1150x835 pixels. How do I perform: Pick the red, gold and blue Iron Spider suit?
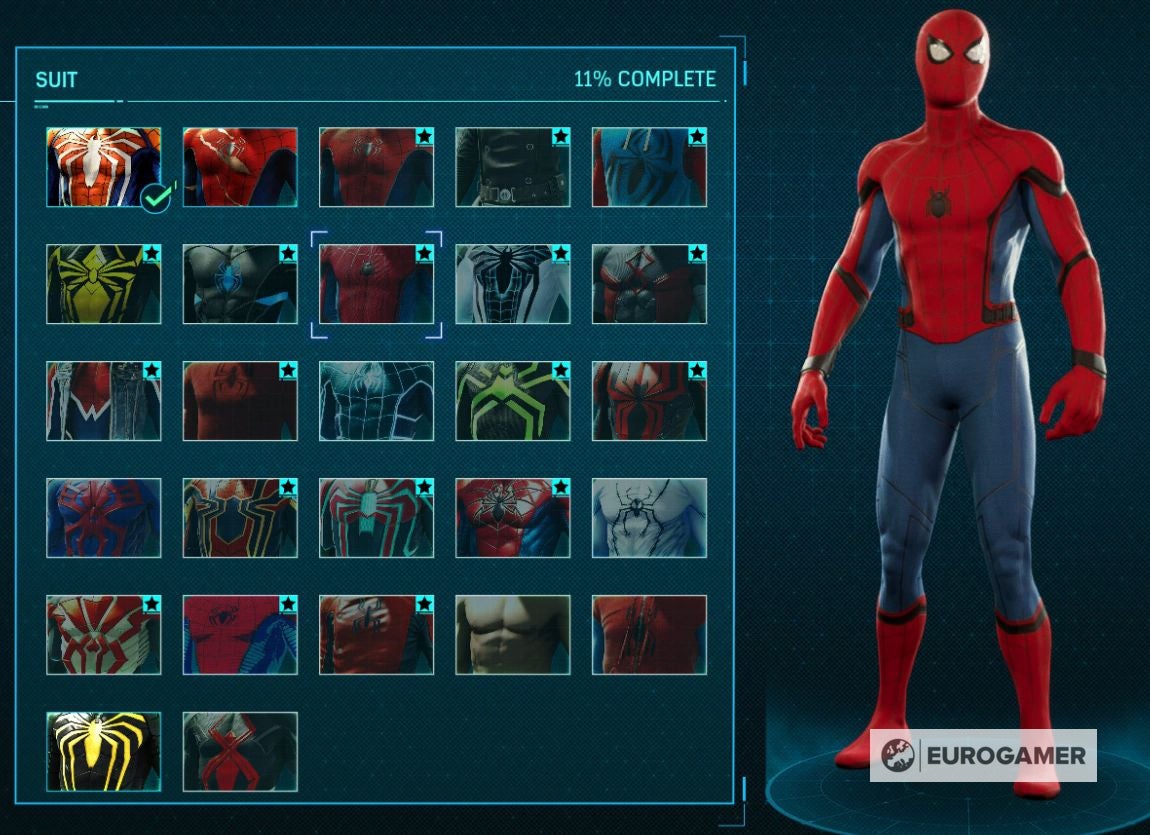[240, 518]
